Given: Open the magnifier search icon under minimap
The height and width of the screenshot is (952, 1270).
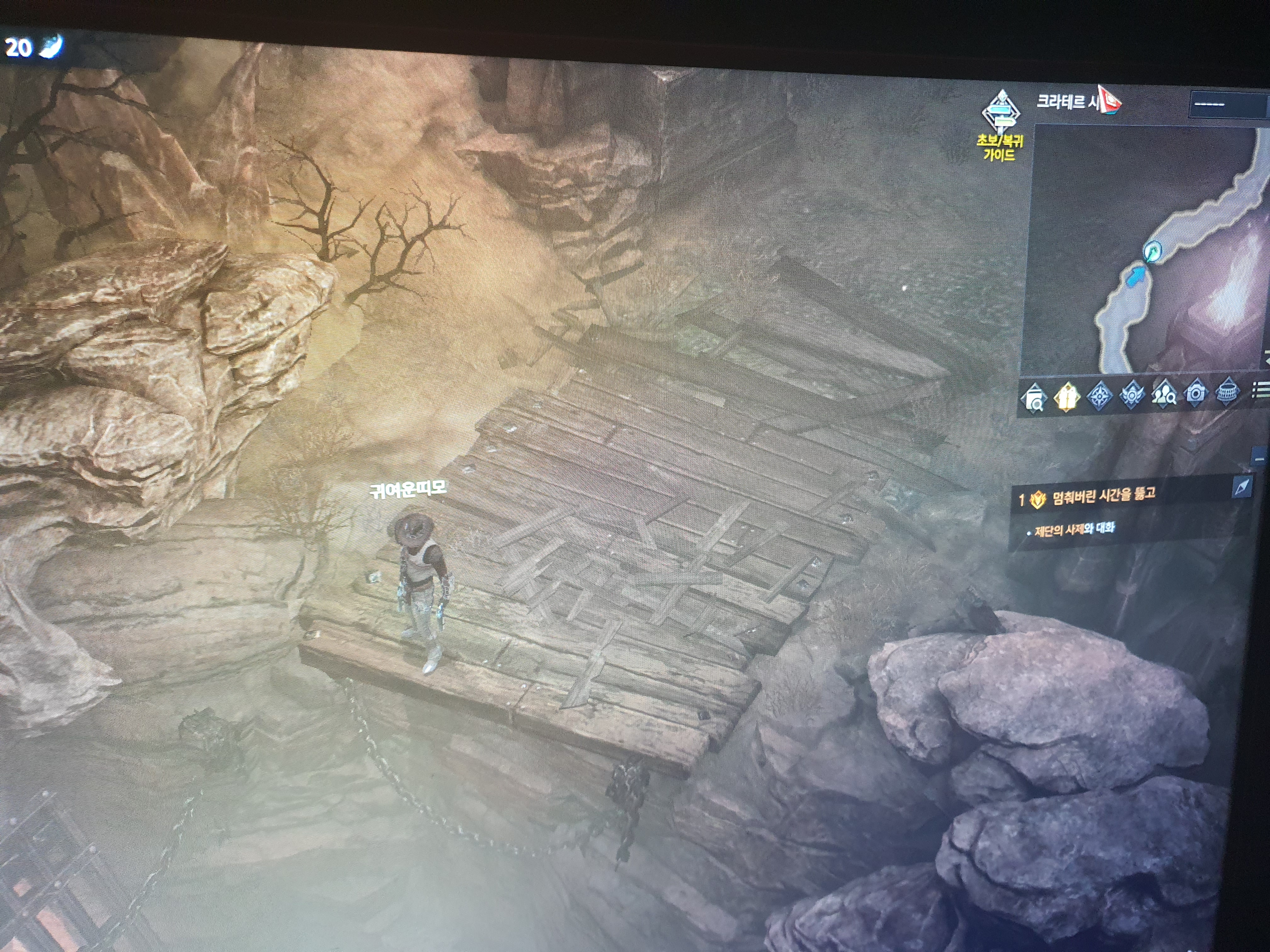Looking at the screenshot, I should pyautogui.click(x=1035, y=397).
